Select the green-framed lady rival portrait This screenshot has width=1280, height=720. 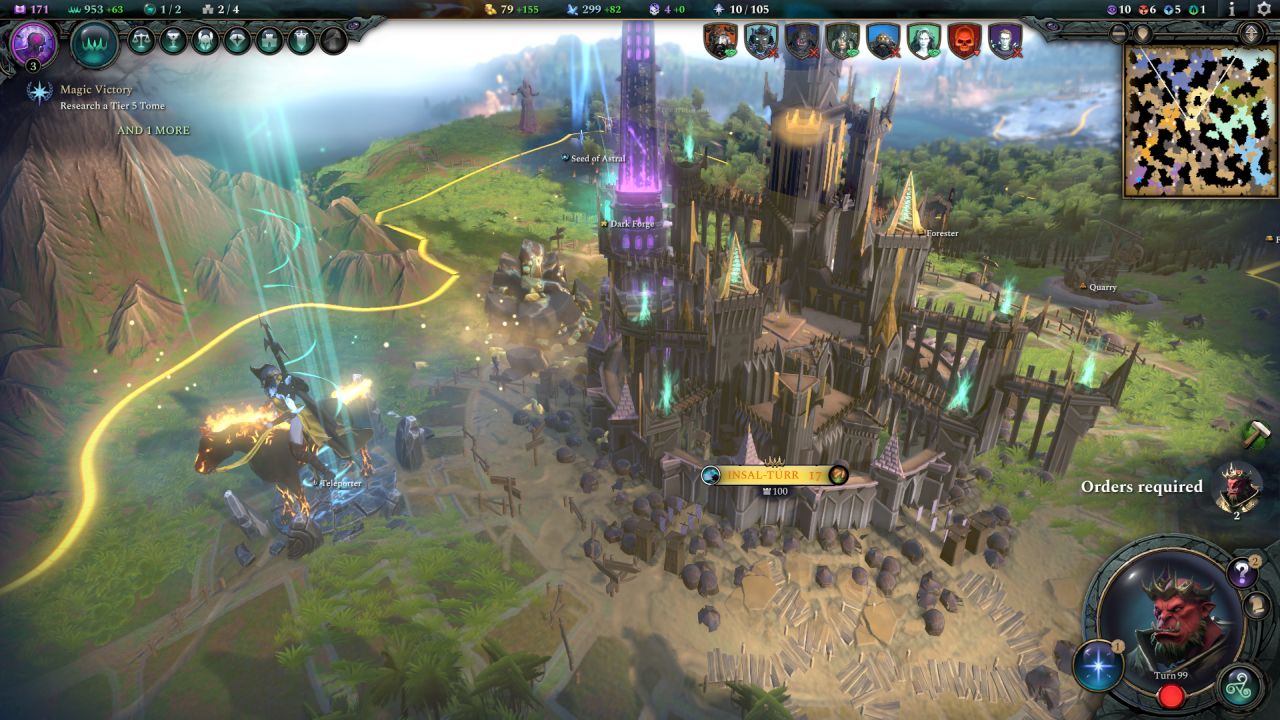[923, 41]
